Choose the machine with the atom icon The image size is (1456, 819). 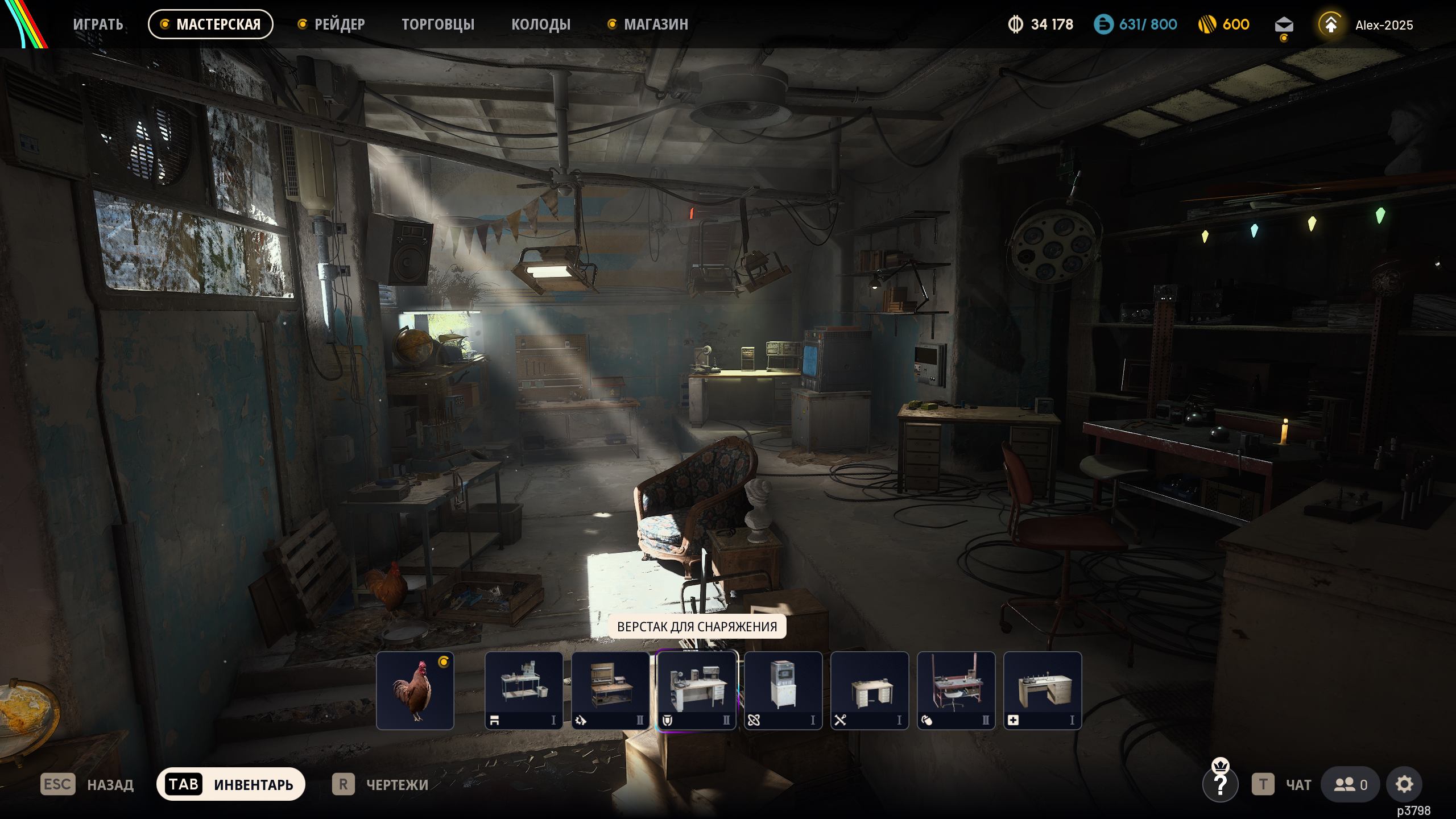(x=783, y=690)
